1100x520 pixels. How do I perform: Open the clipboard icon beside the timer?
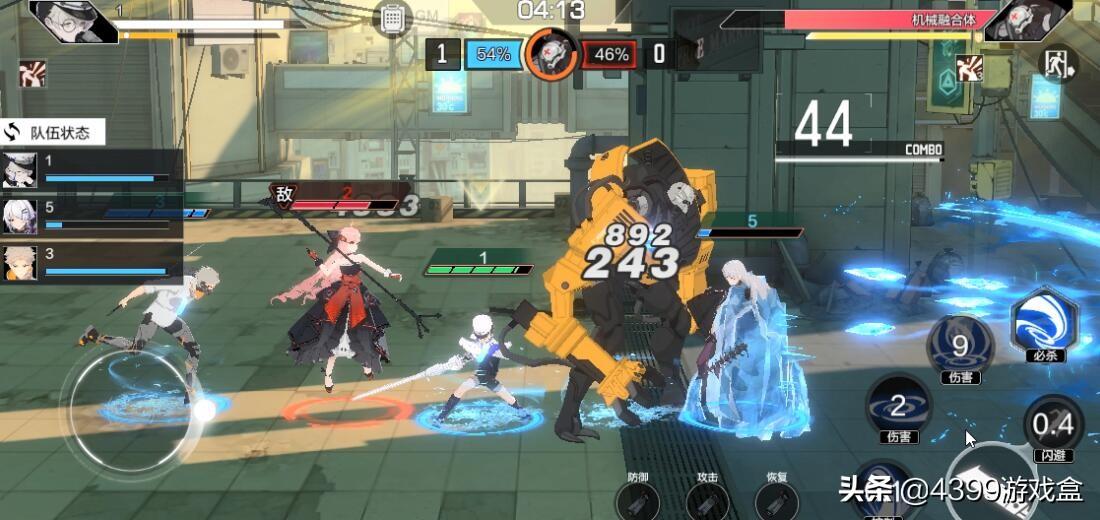[393, 18]
